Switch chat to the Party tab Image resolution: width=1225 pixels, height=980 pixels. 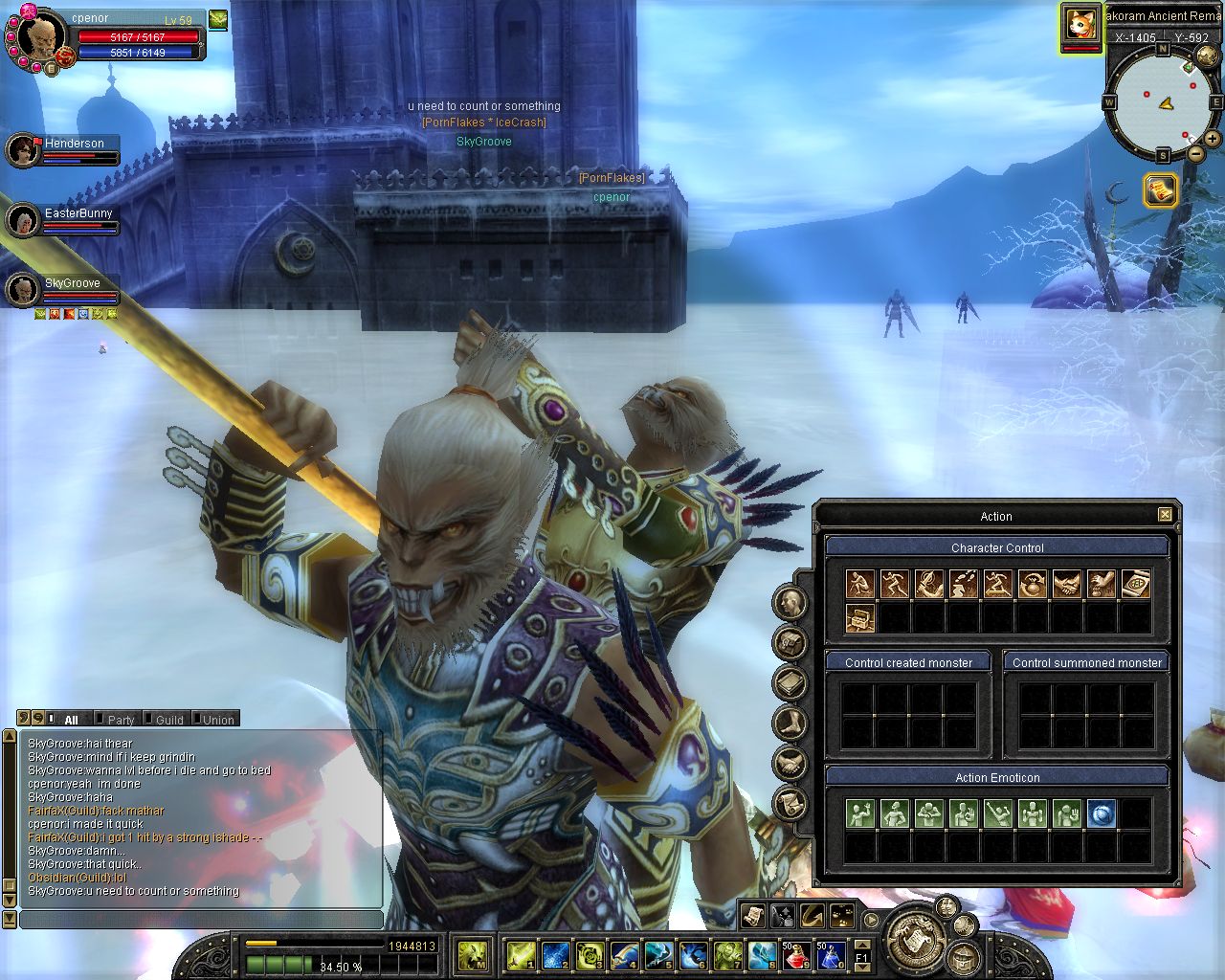click(x=121, y=720)
